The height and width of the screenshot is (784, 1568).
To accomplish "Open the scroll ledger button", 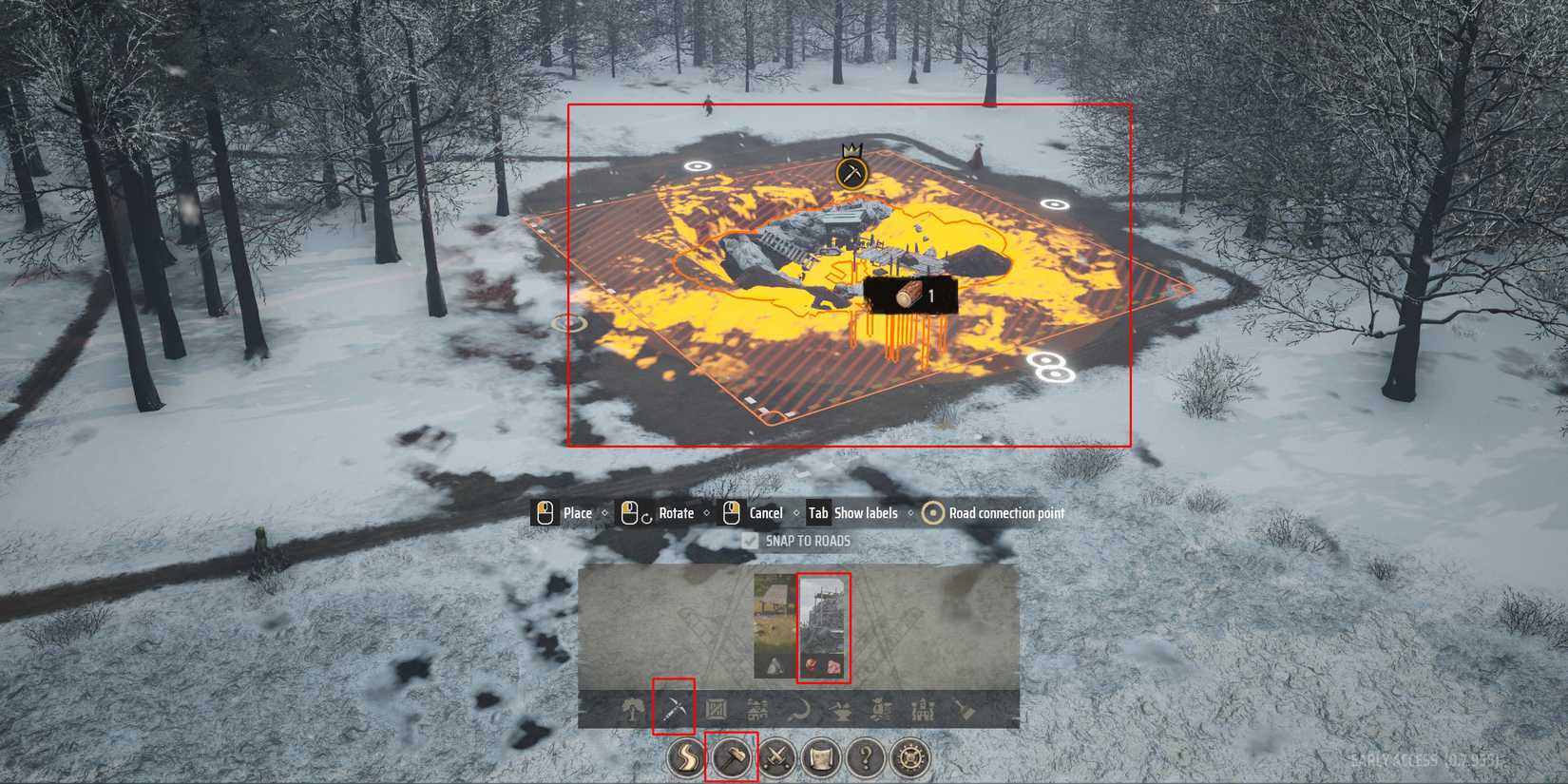I will [x=819, y=758].
